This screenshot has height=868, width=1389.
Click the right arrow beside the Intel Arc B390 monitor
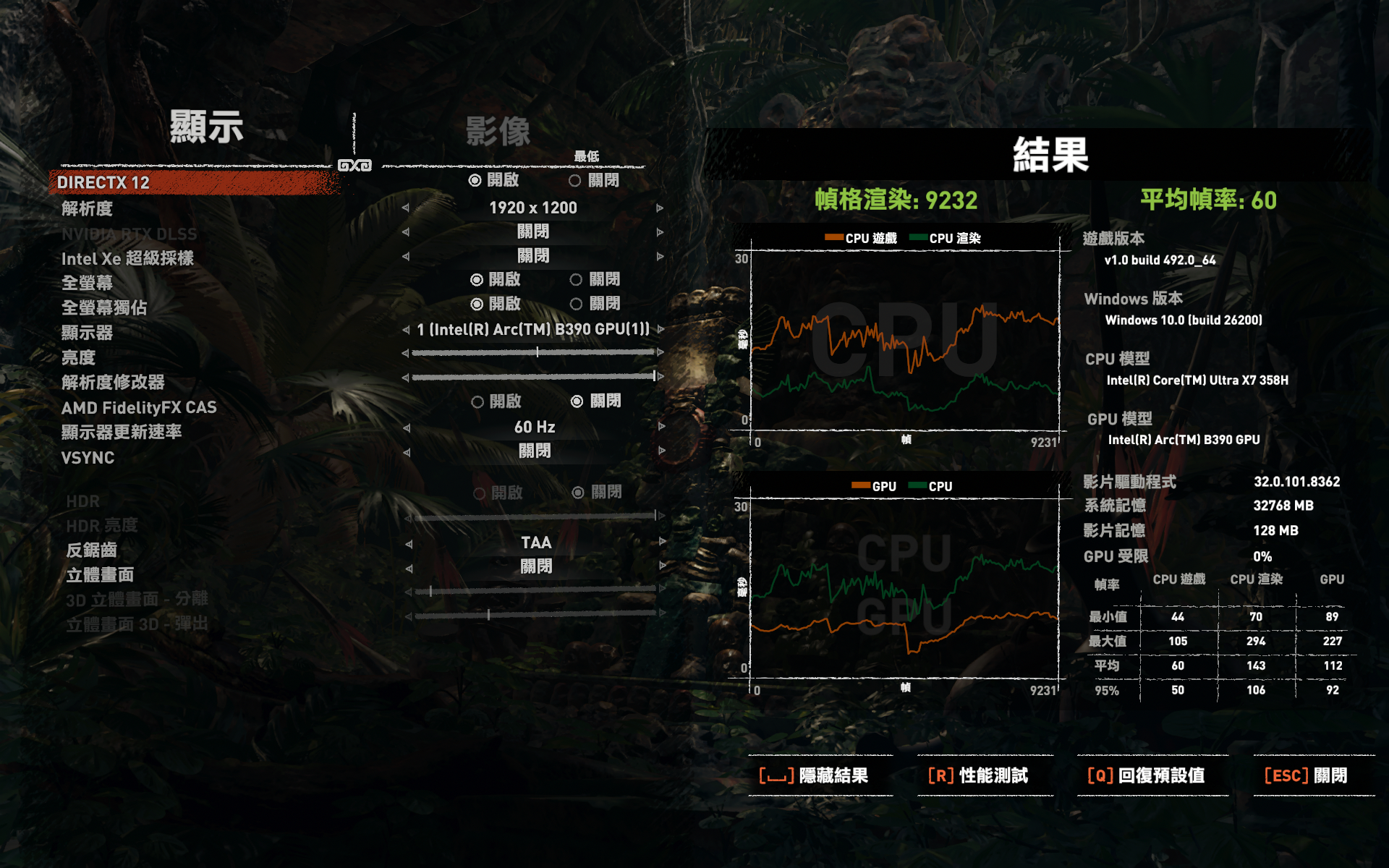click(660, 329)
